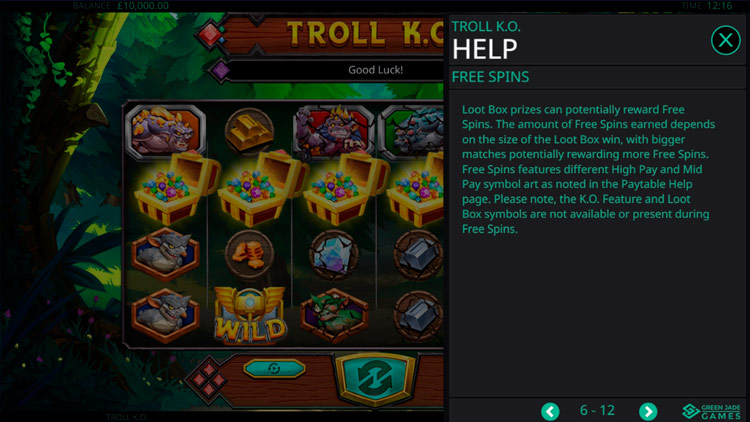Hit the large green spin button
Image resolution: width=750 pixels, height=422 pixels.
coord(373,377)
